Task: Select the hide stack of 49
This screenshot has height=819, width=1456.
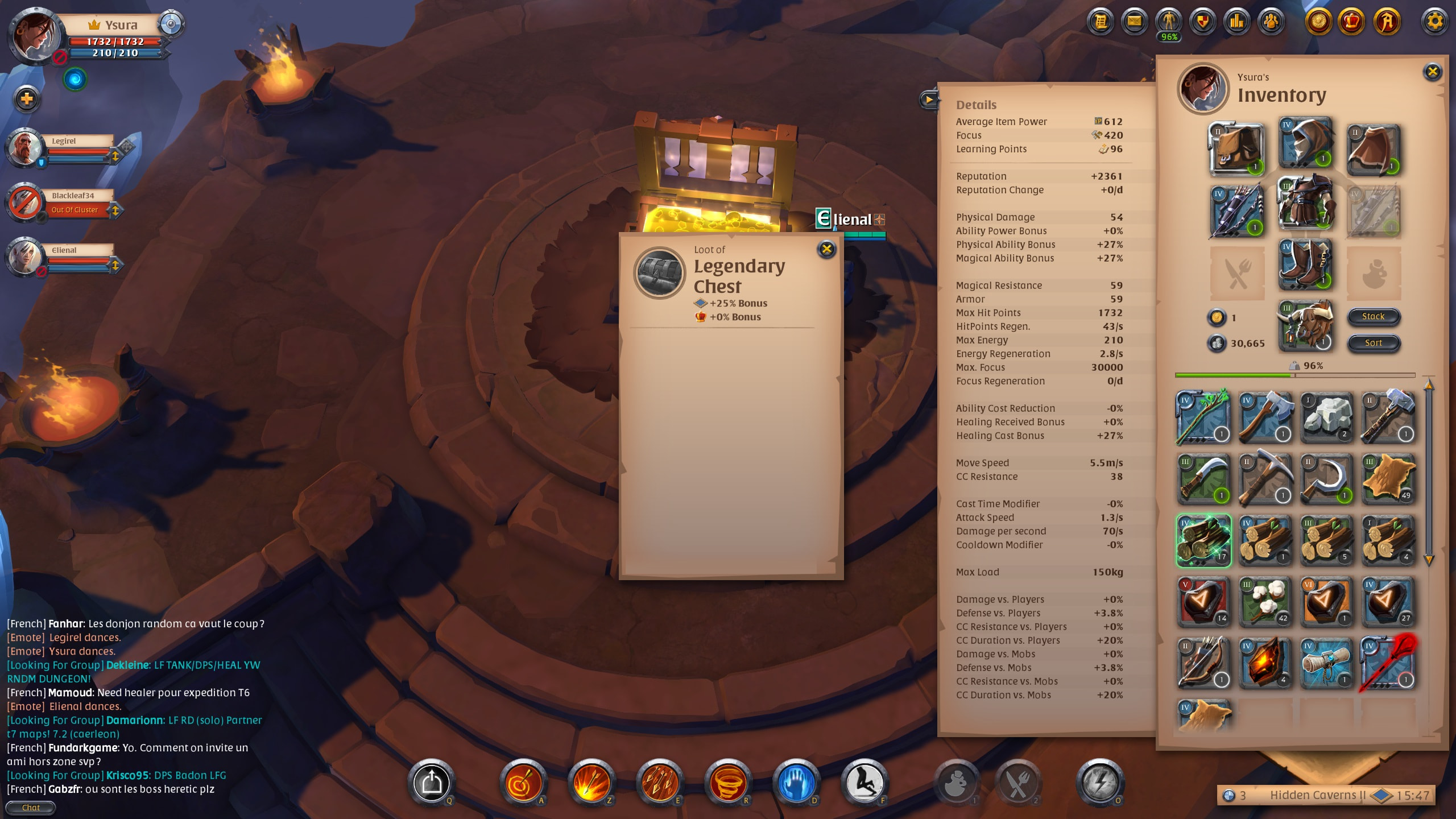Action: (x=1388, y=479)
